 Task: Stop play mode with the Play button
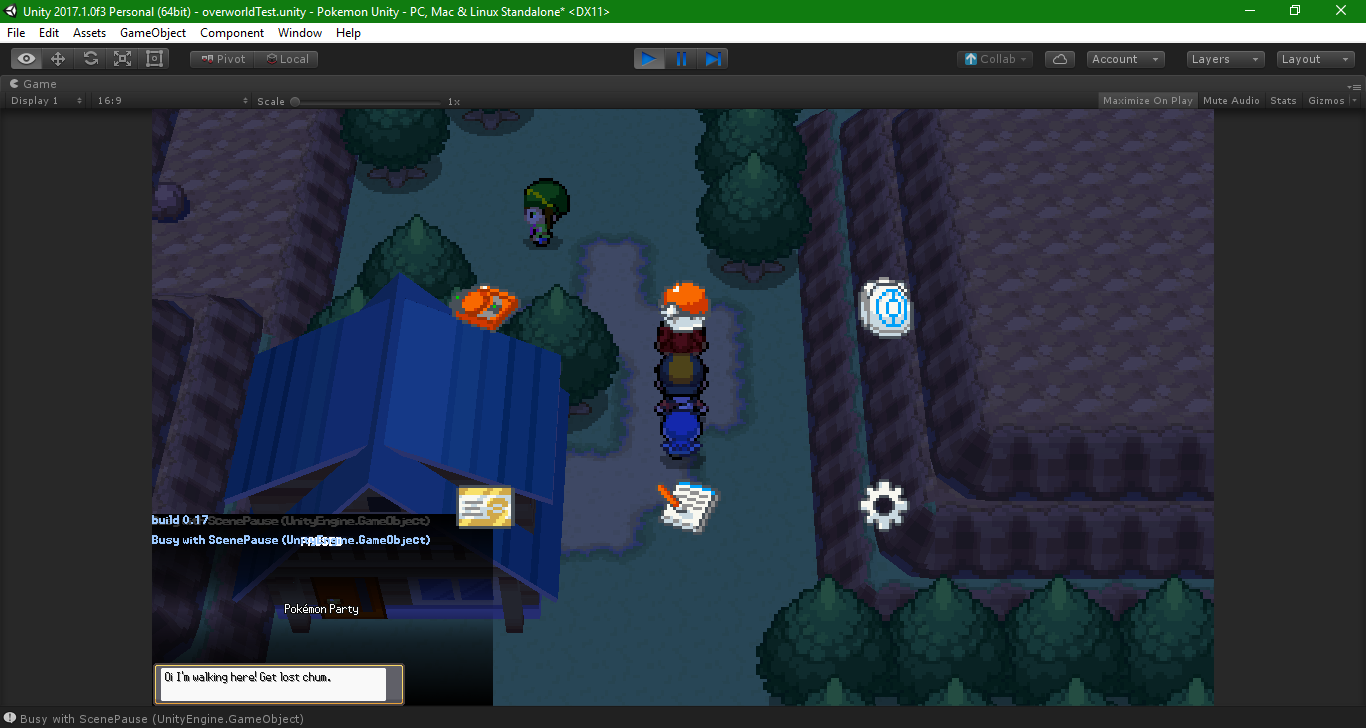[x=648, y=58]
